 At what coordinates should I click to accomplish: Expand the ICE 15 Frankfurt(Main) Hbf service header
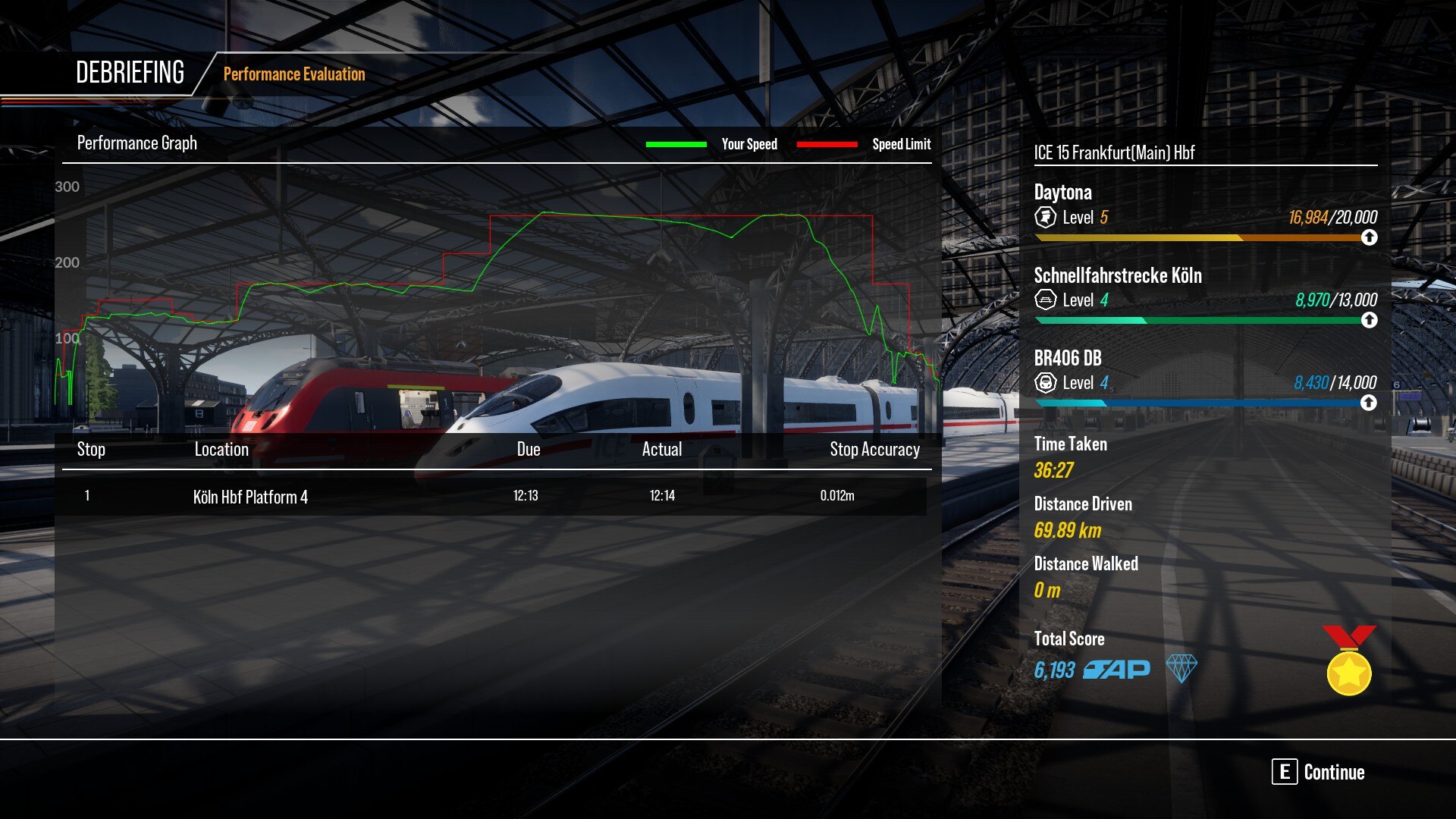(x=1113, y=152)
